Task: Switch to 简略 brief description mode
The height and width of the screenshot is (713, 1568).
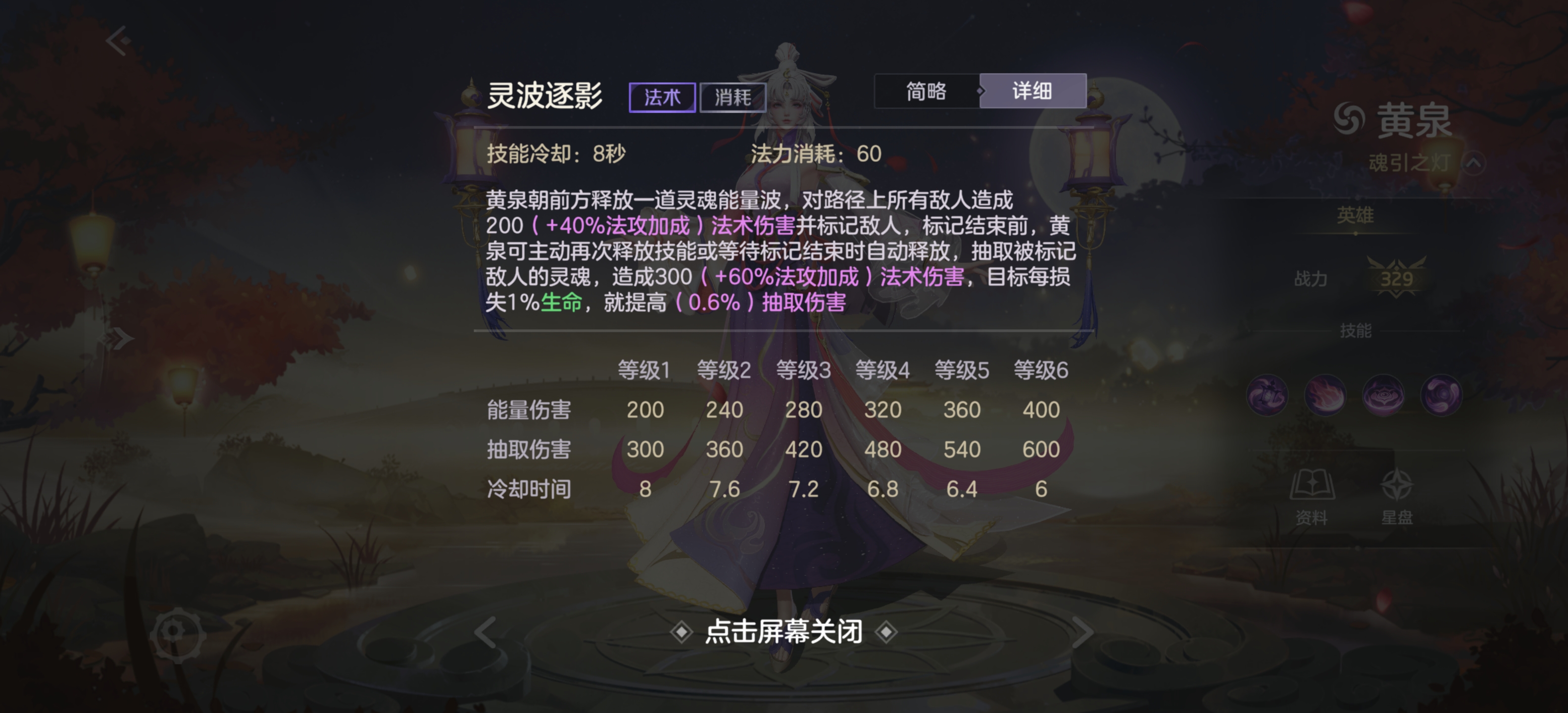Action: [x=928, y=91]
